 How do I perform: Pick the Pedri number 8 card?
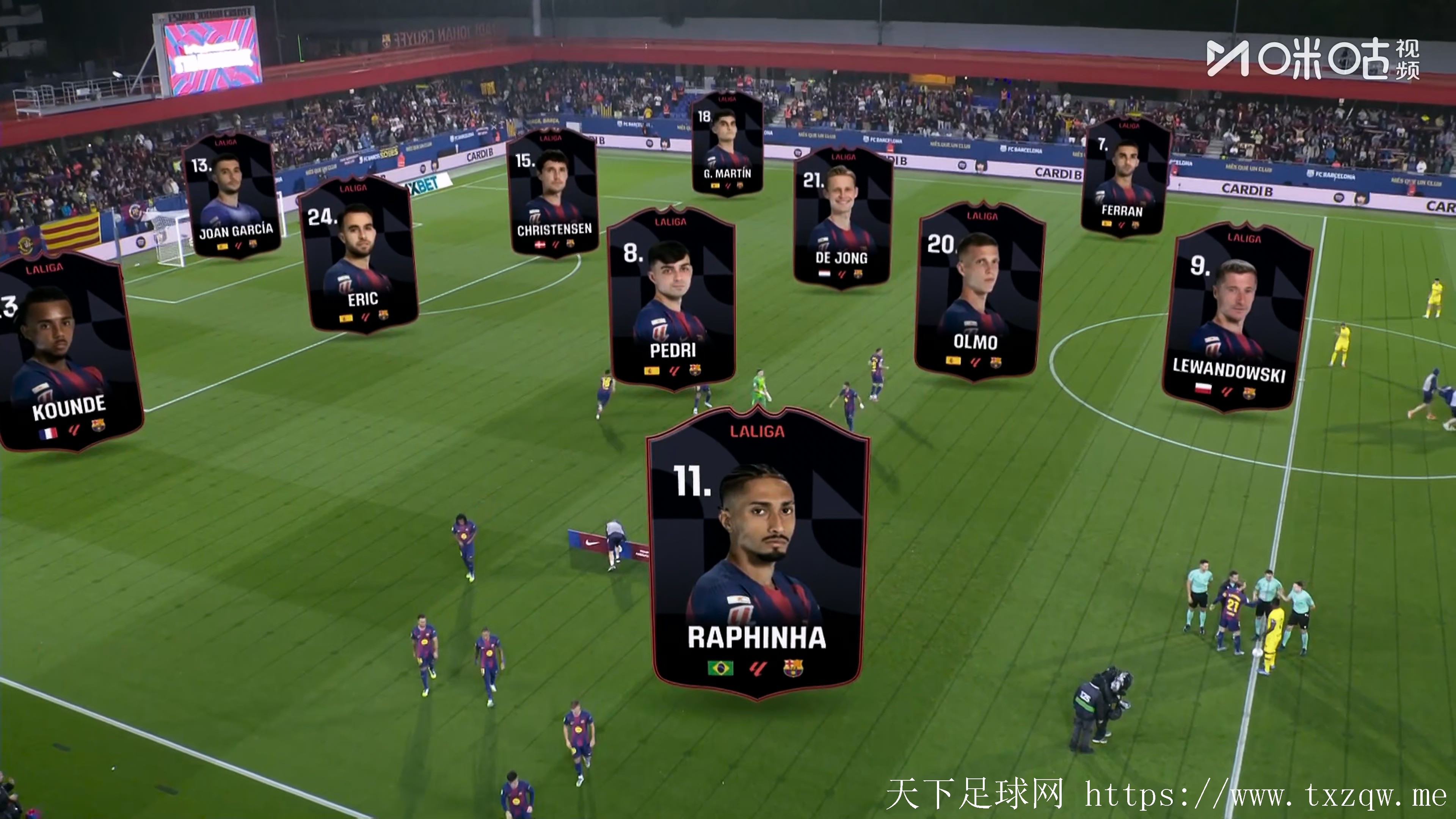[x=672, y=300]
